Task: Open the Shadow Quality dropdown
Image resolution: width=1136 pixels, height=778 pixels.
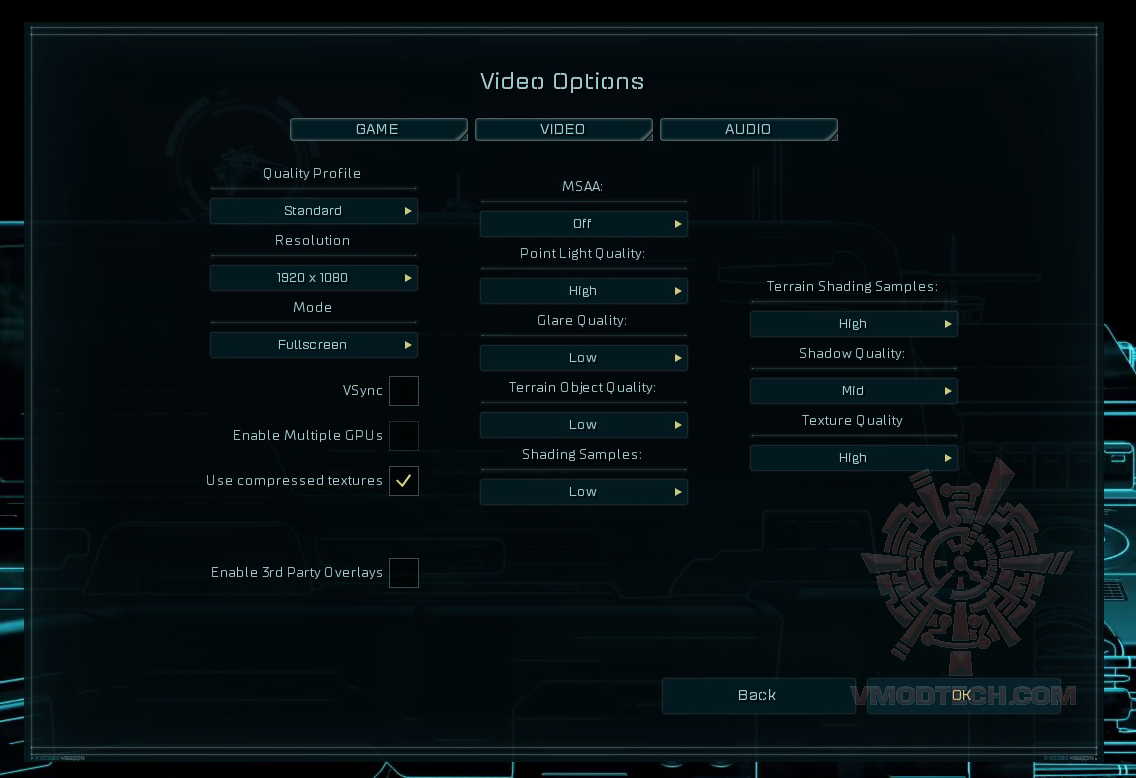Action: [853, 391]
